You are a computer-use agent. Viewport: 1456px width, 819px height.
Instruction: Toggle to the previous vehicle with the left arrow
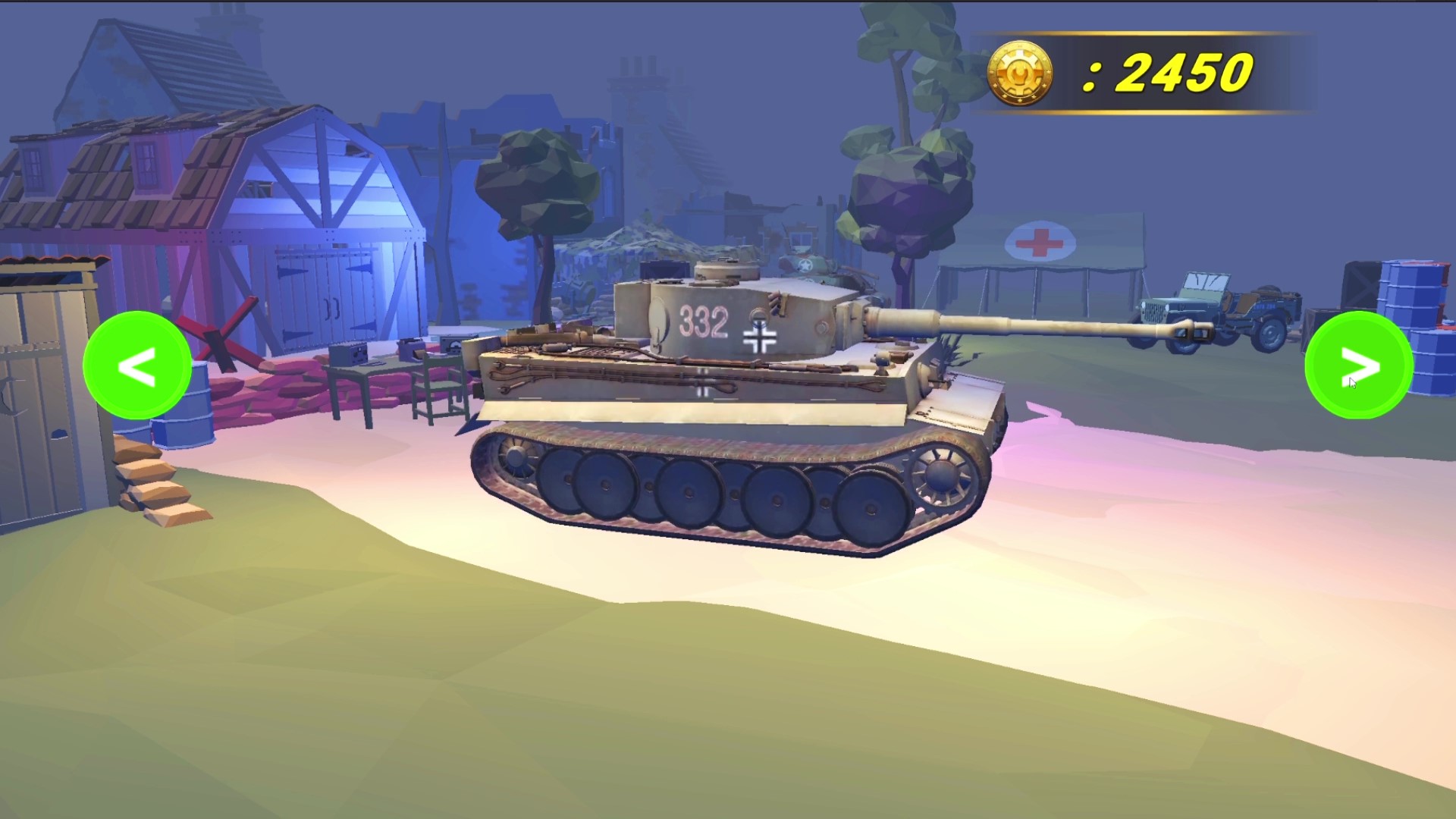click(x=136, y=366)
